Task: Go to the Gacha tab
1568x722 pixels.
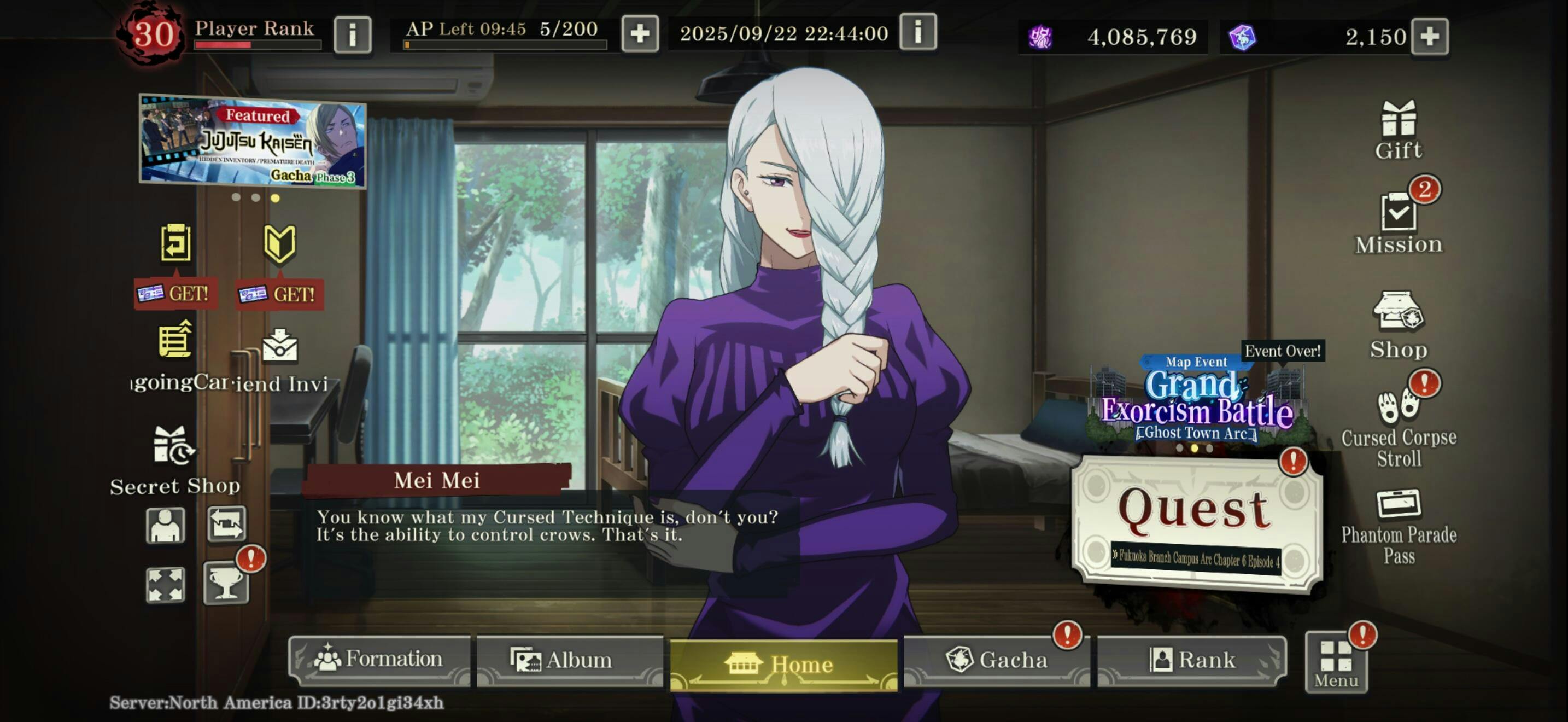Action: point(997,660)
